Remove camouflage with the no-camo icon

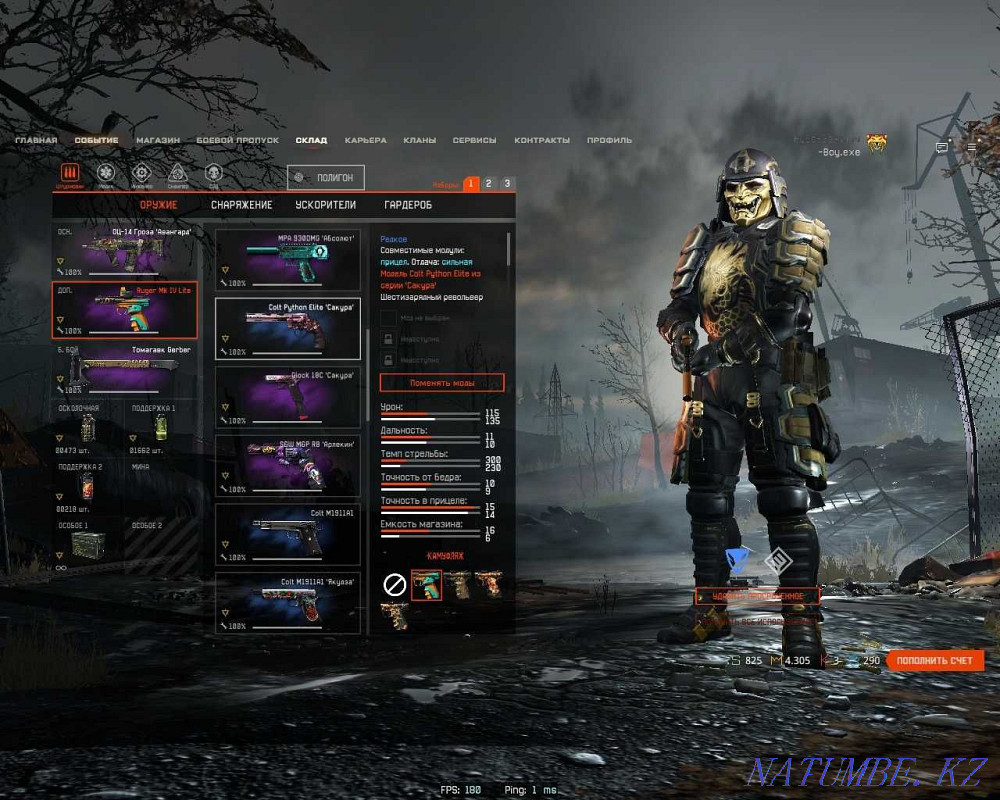click(395, 586)
